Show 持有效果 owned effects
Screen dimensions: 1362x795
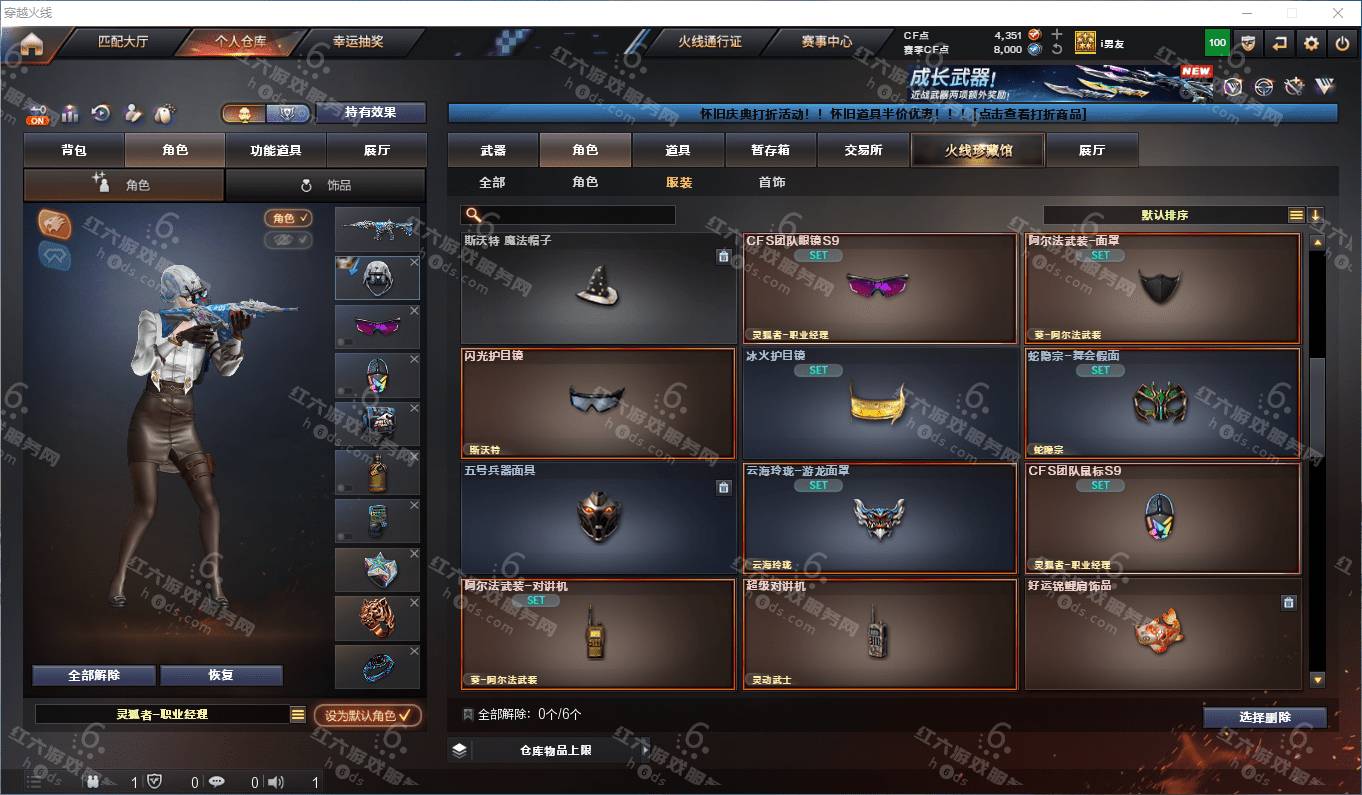point(370,113)
